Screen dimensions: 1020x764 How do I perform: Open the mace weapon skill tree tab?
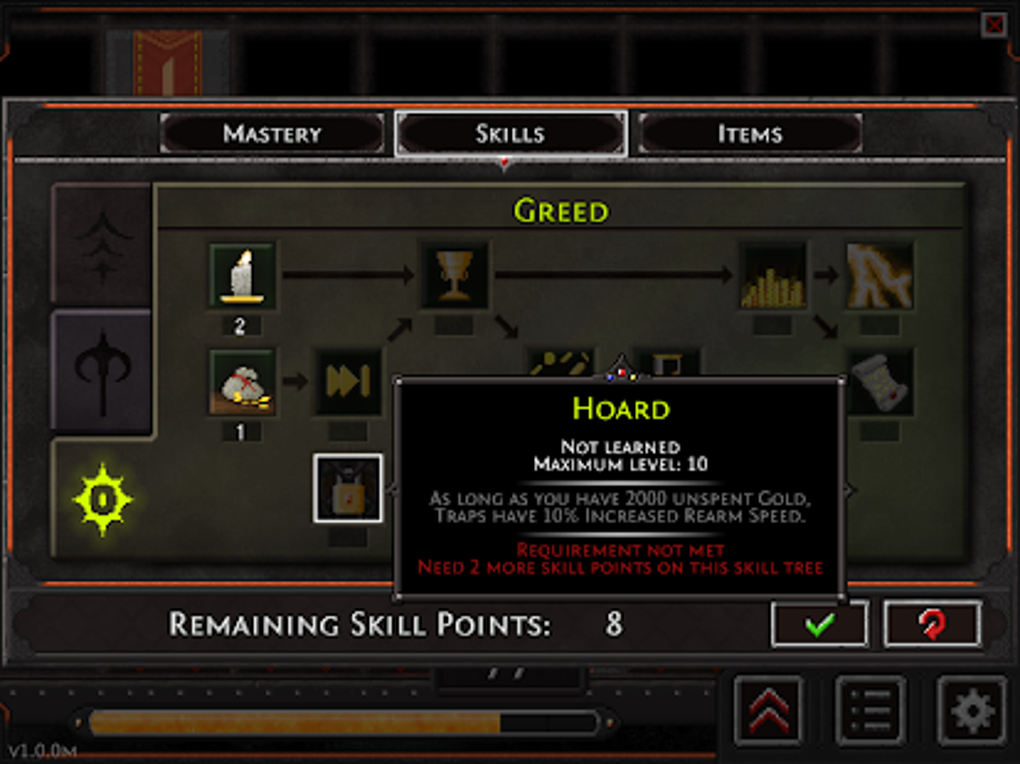click(102, 372)
